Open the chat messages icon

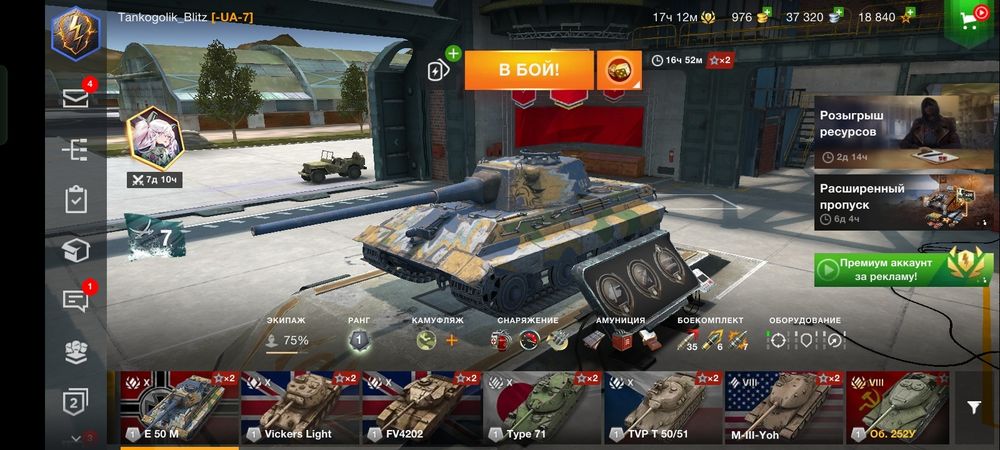pos(76,300)
